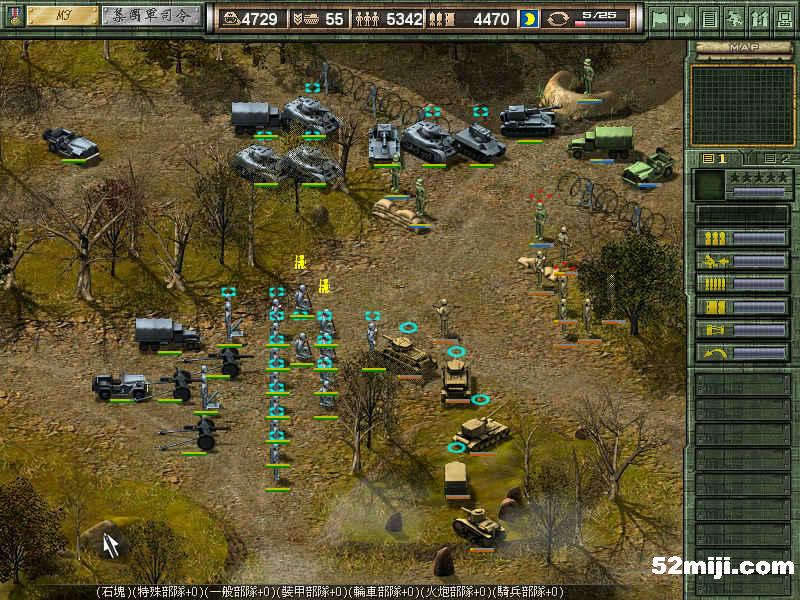Select the cavalry horse icon row
This screenshot has width=800, height=600.
point(742,261)
